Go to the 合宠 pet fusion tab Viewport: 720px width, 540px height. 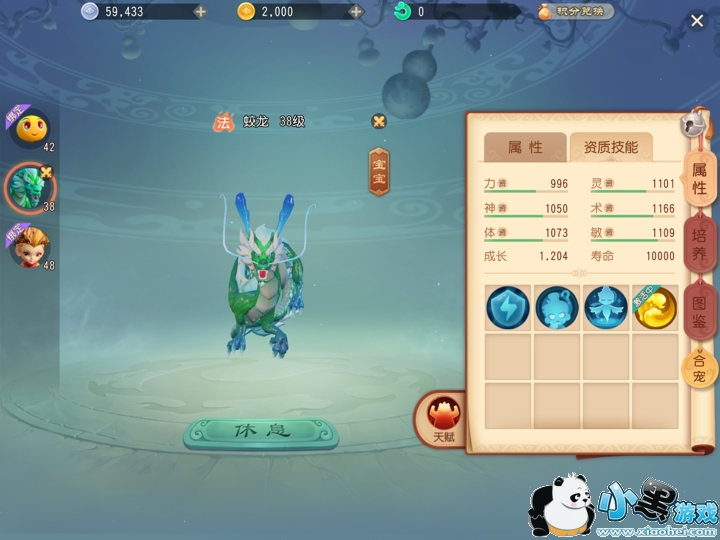[699, 369]
